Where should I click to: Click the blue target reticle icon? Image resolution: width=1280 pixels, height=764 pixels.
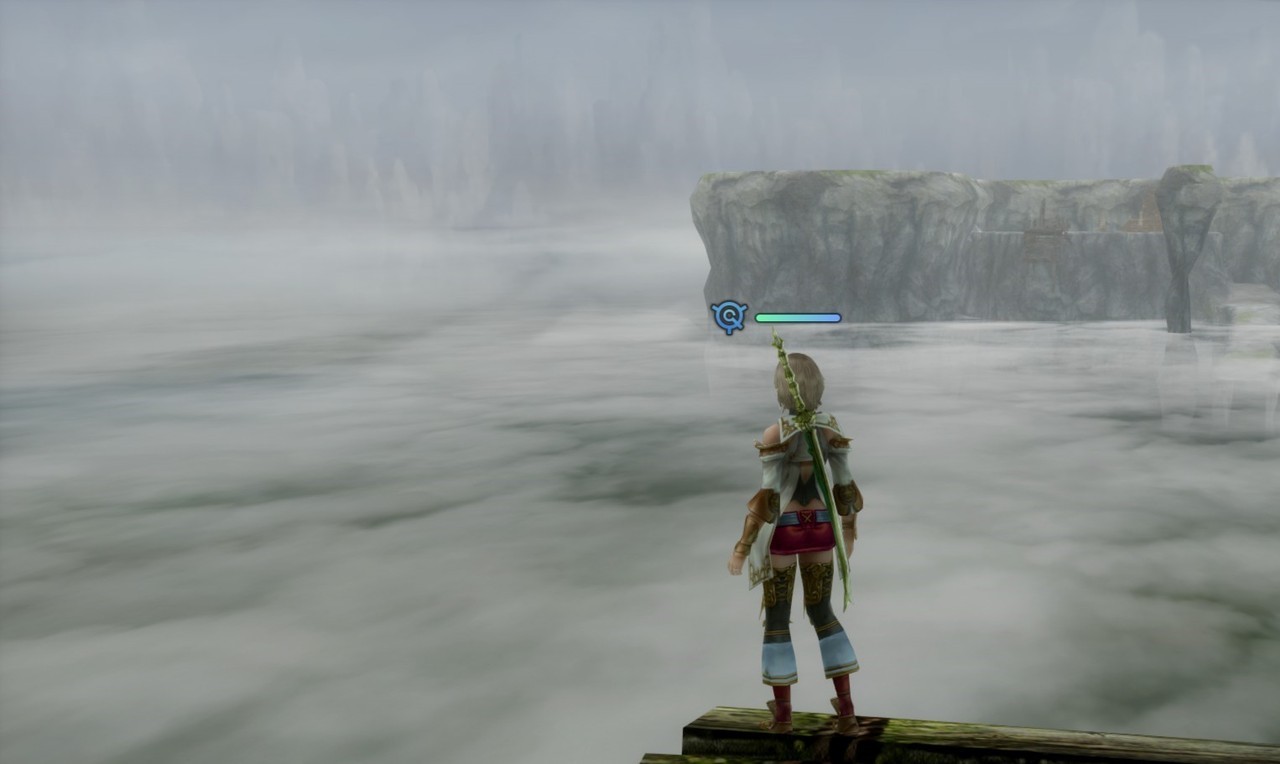tap(729, 318)
